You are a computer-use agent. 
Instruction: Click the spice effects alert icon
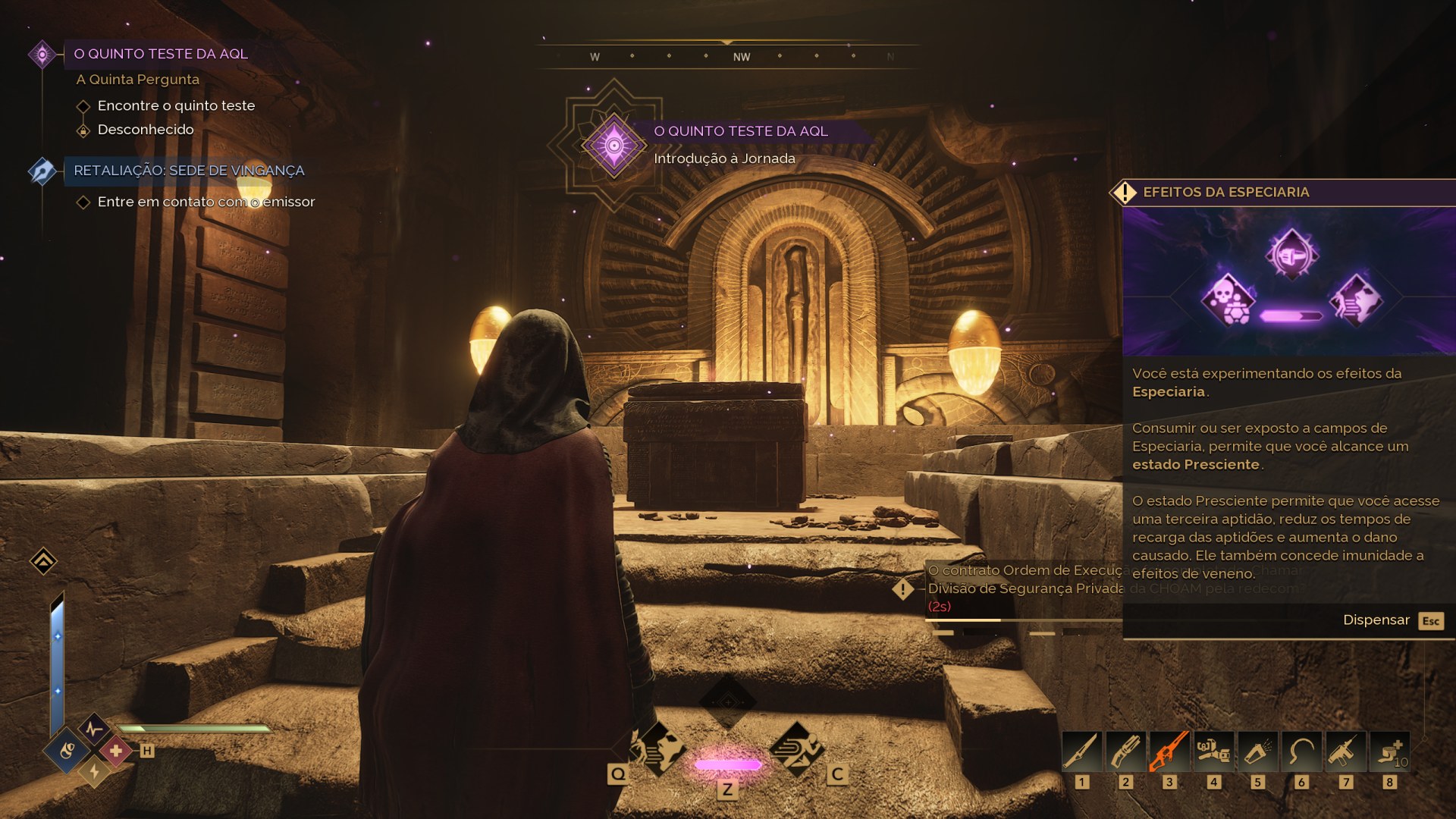(x=1125, y=193)
